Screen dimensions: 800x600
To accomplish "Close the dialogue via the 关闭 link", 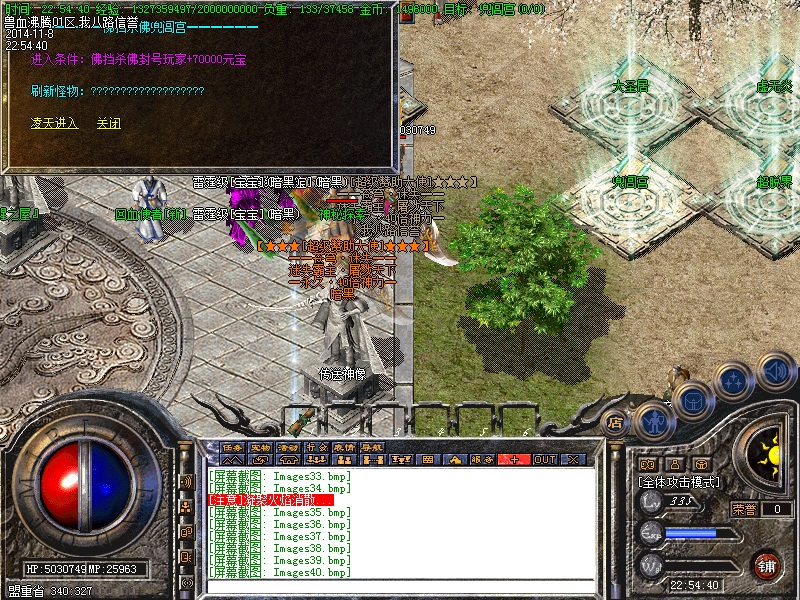I will click(x=108, y=123).
